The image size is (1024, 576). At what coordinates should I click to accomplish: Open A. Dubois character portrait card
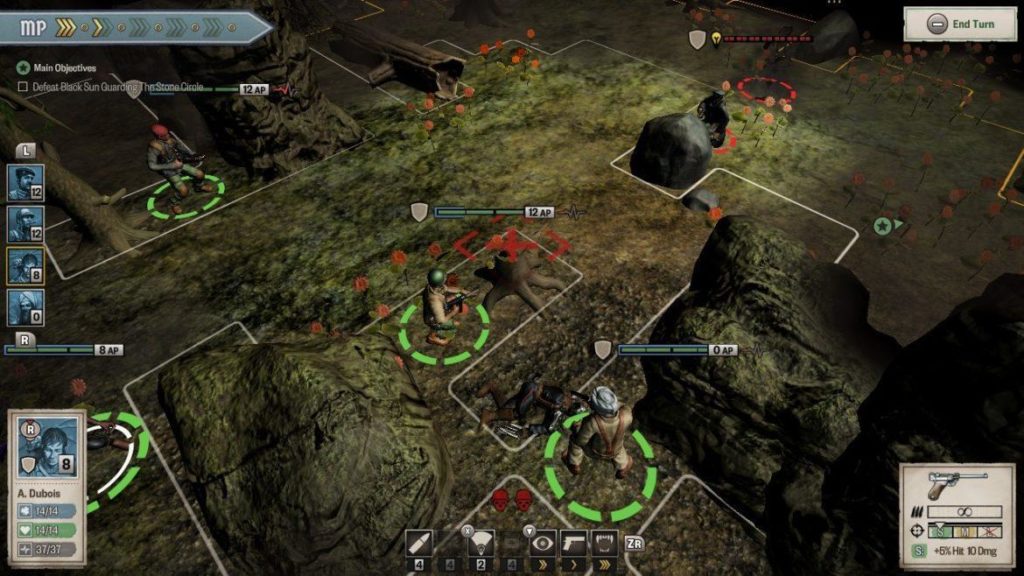click(47, 448)
